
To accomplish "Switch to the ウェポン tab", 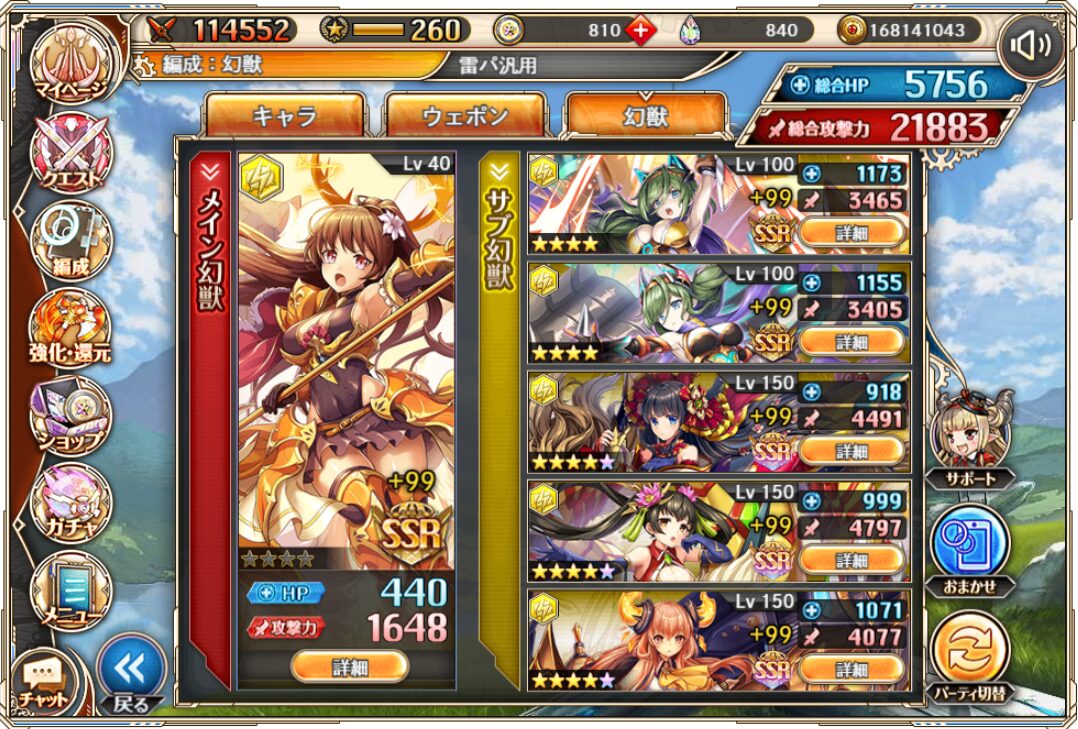I will pyautogui.click(x=465, y=115).
